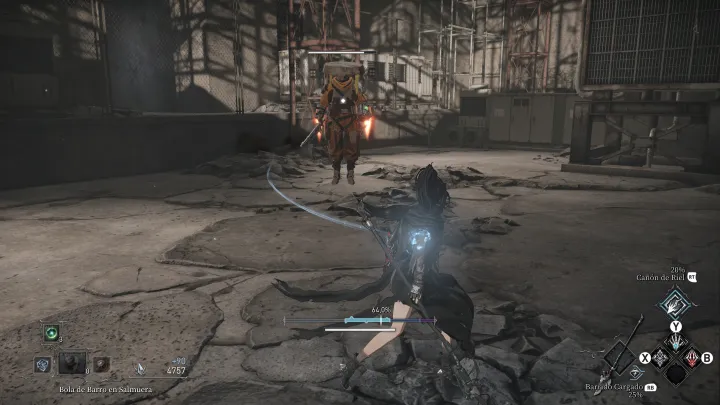Image resolution: width=720 pixels, height=405 pixels.
Task: Use the Bola de Barro en Salmuera item
Action: point(73,364)
